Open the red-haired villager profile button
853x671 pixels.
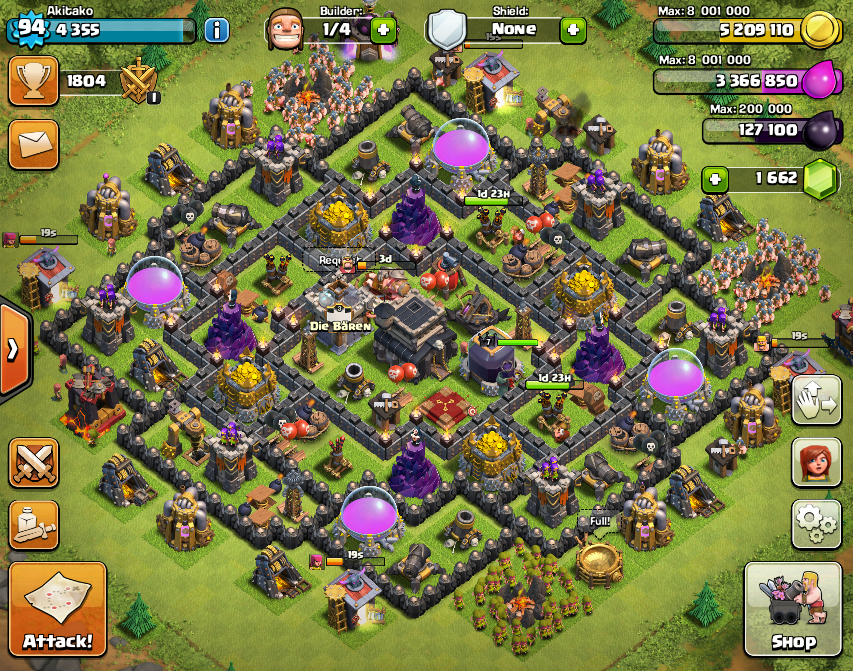(816, 461)
